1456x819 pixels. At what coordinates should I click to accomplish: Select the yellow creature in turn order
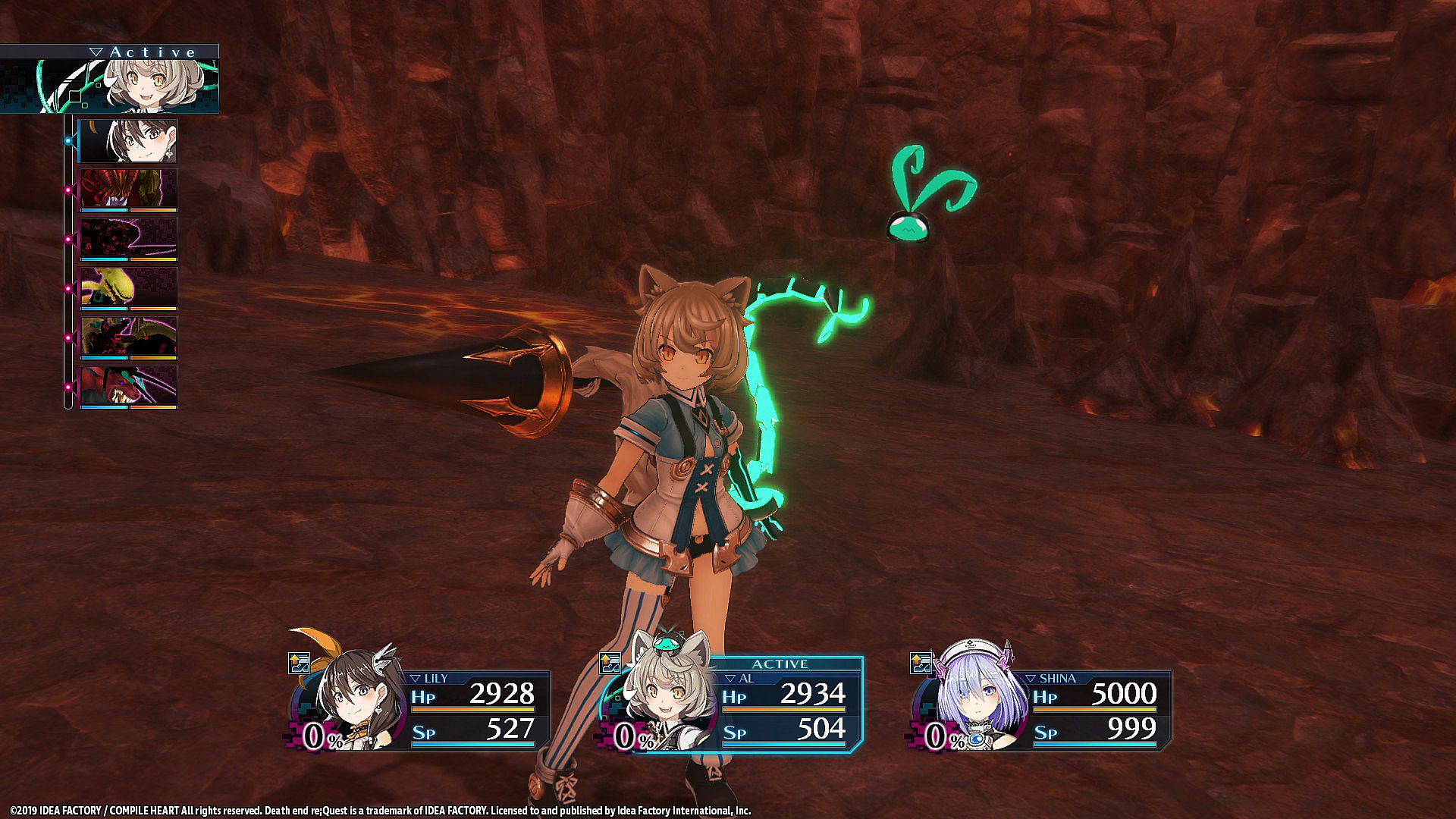[x=128, y=288]
